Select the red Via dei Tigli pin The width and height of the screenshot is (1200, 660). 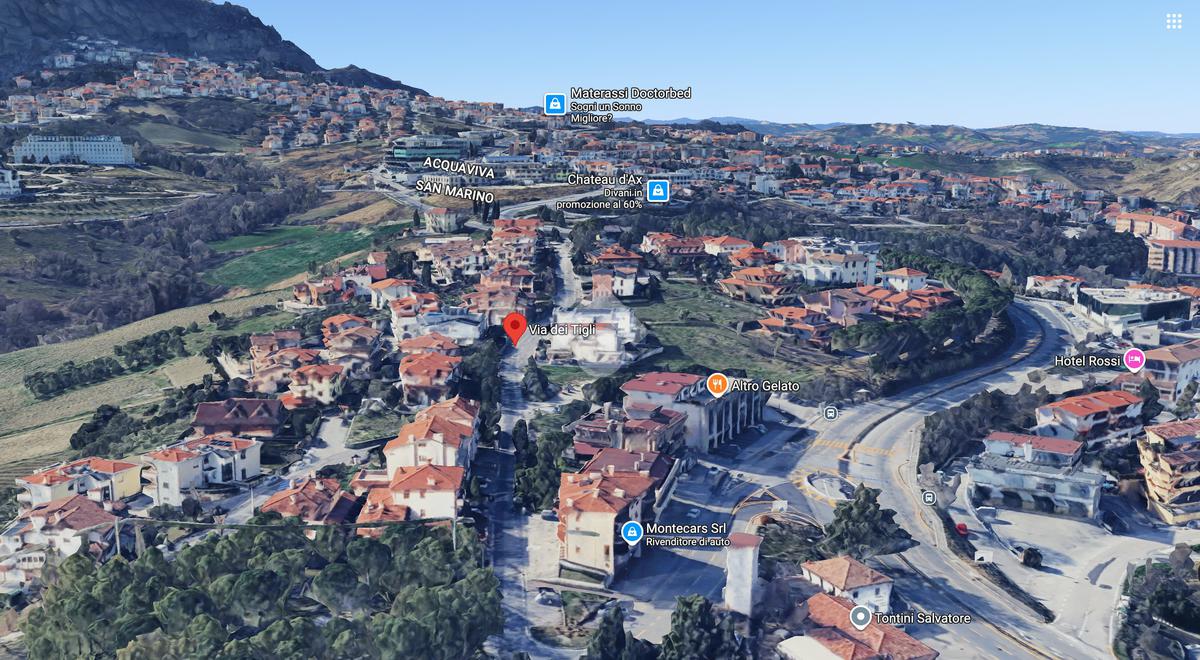pyautogui.click(x=515, y=327)
